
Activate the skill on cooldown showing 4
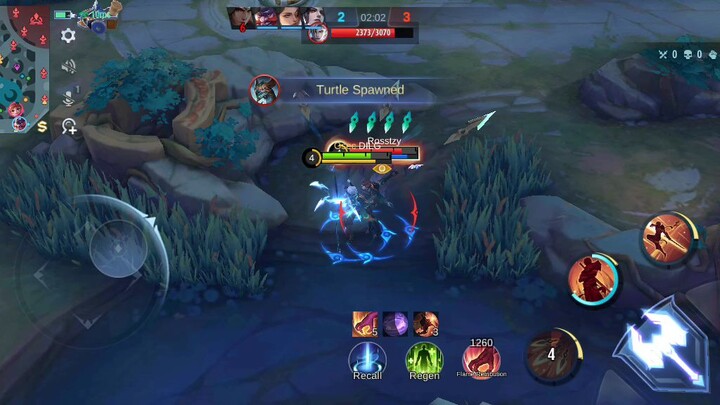point(553,355)
